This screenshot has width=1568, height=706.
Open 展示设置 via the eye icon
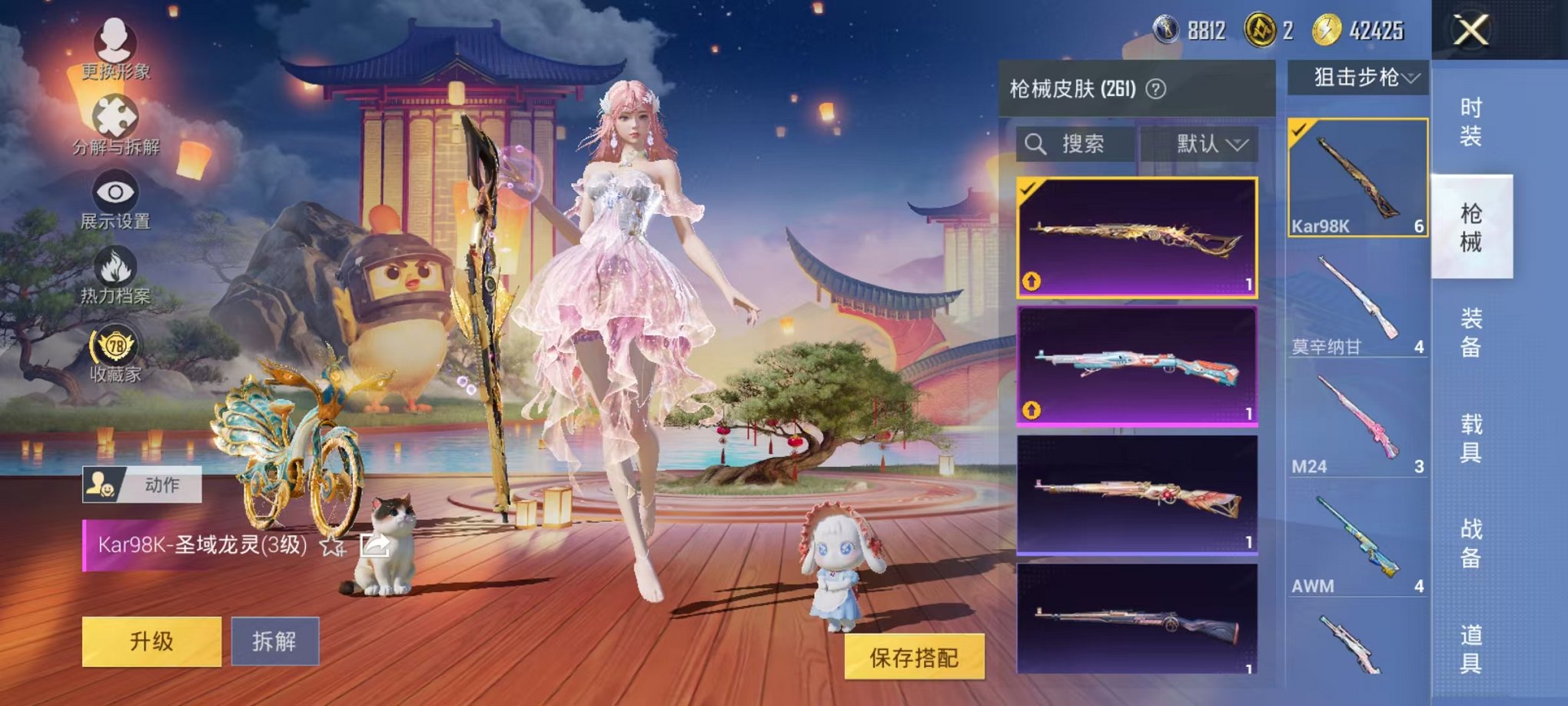tap(114, 192)
